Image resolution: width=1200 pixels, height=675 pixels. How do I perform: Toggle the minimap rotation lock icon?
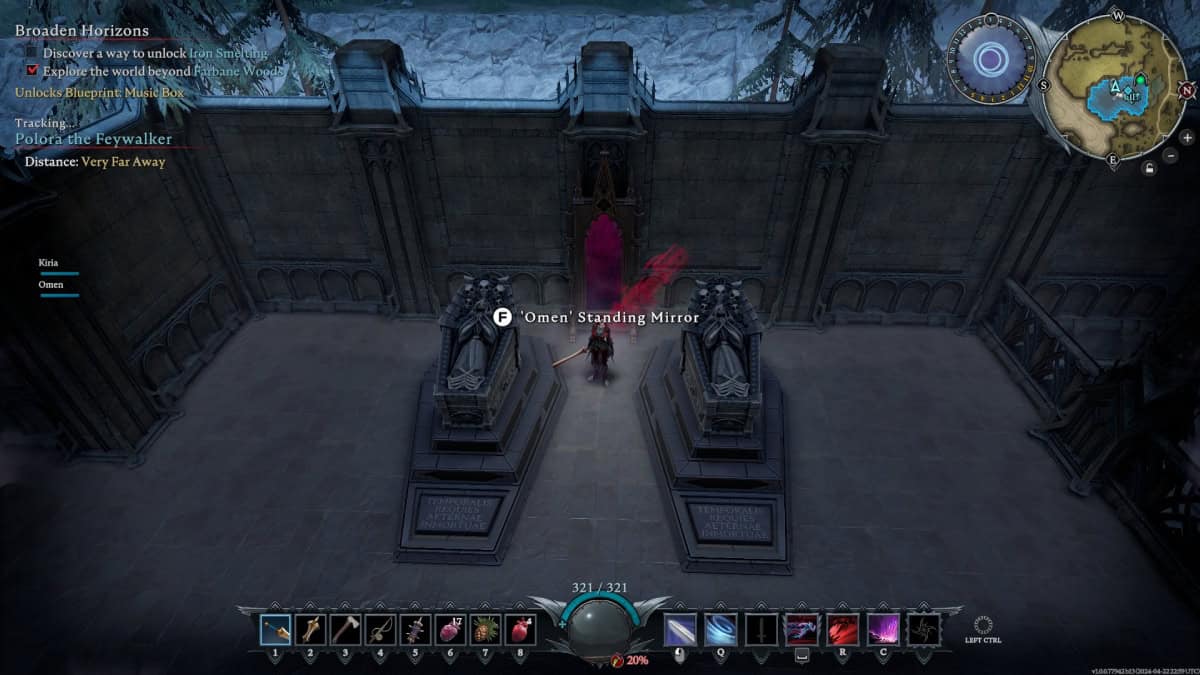pyautogui.click(x=1151, y=168)
